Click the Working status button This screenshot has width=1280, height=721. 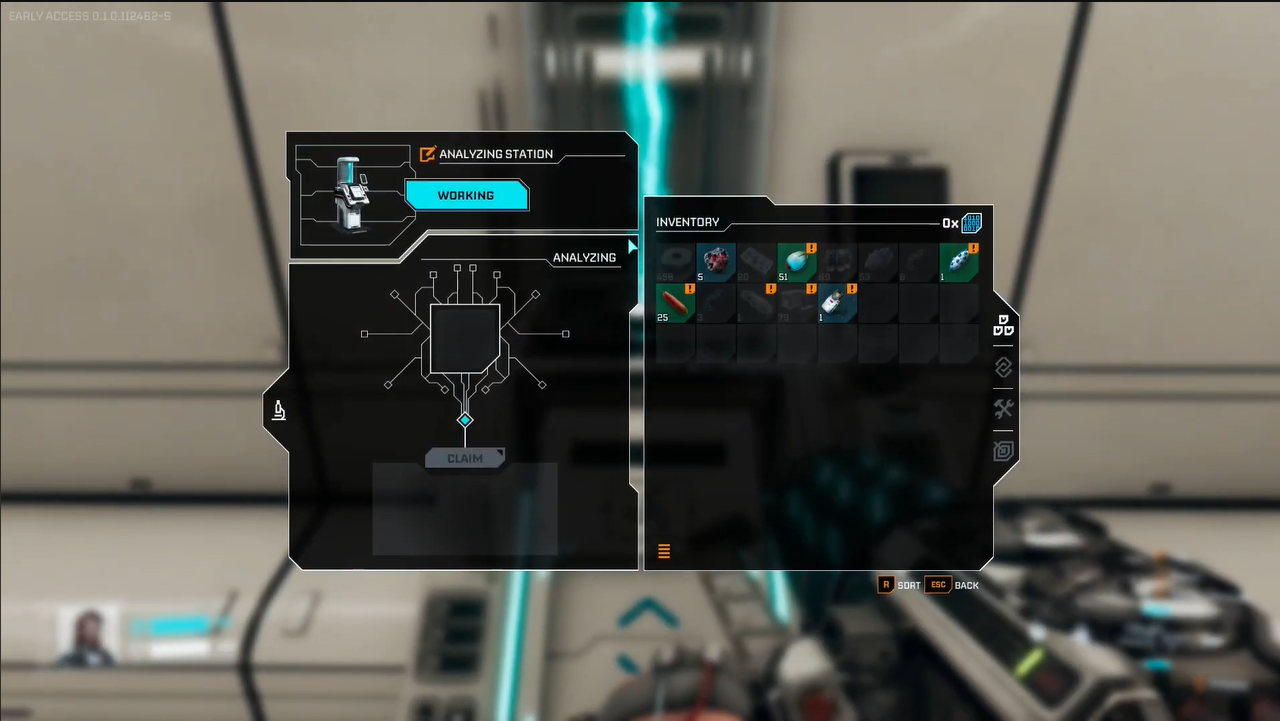pyautogui.click(x=466, y=195)
